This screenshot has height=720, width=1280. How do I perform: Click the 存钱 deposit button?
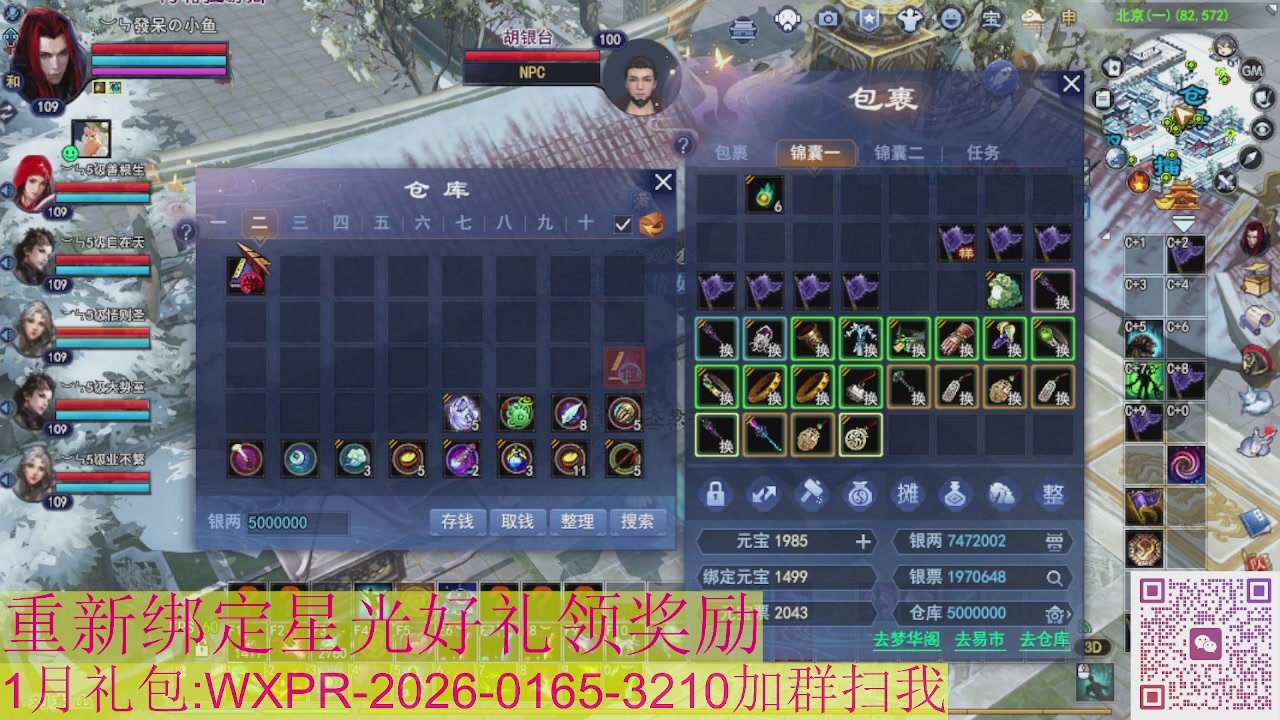tap(457, 522)
